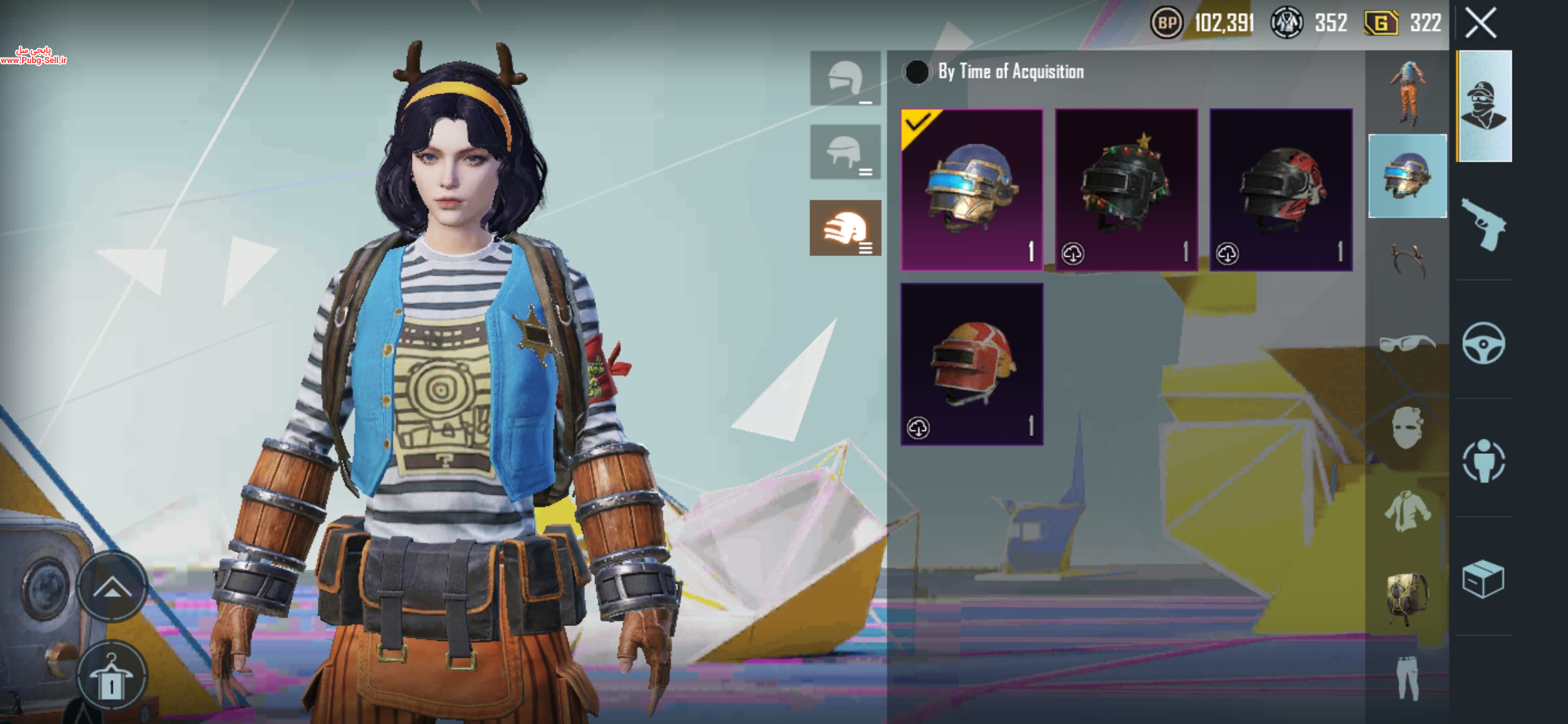Switch to level 1 helmet filter
Image resolution: width=1568 pixels, height=724 pixels.
845,78
